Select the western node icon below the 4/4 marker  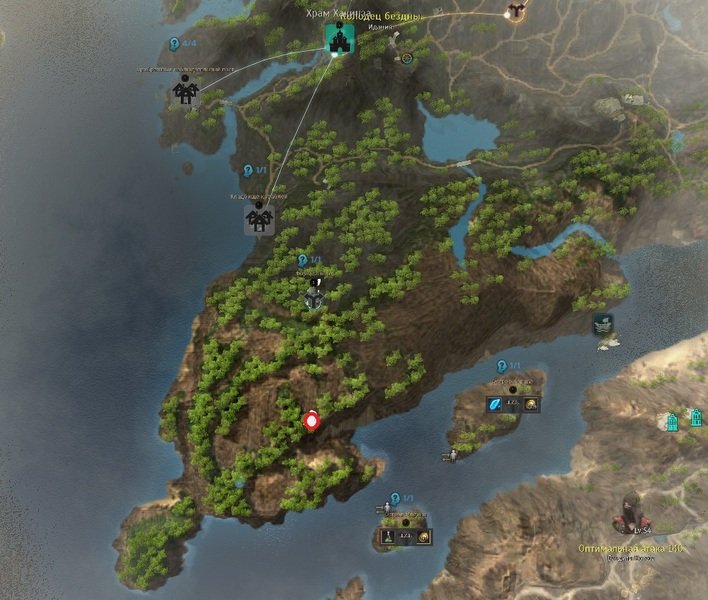click(x=185, y=91)
